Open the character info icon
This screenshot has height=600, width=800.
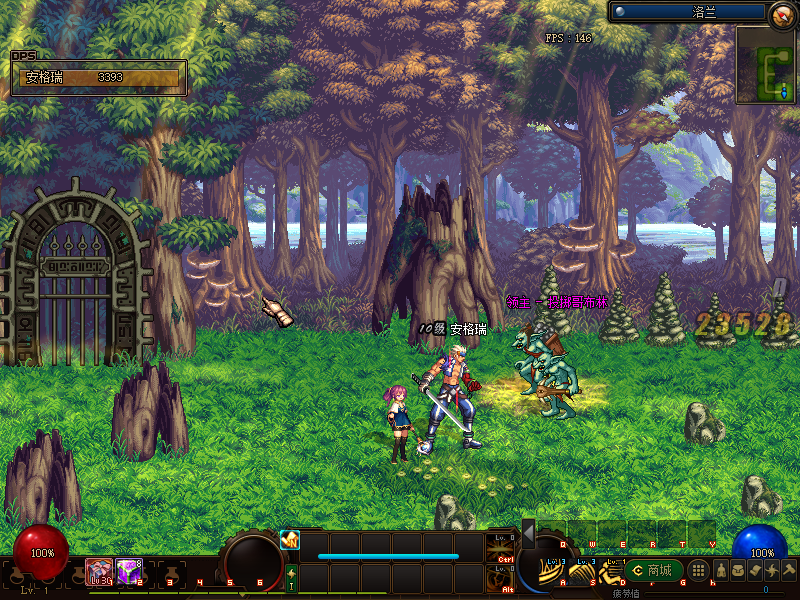click(x=720, y=570)
